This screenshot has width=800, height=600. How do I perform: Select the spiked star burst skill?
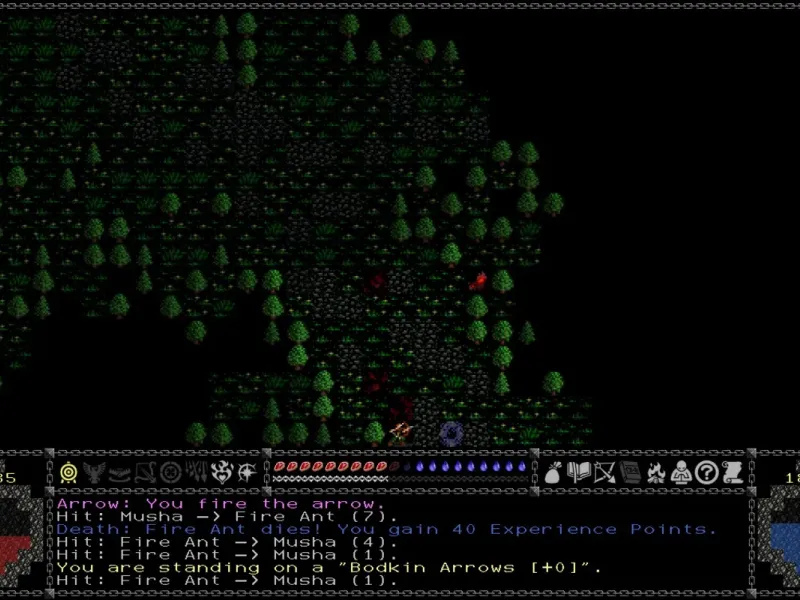247,472
